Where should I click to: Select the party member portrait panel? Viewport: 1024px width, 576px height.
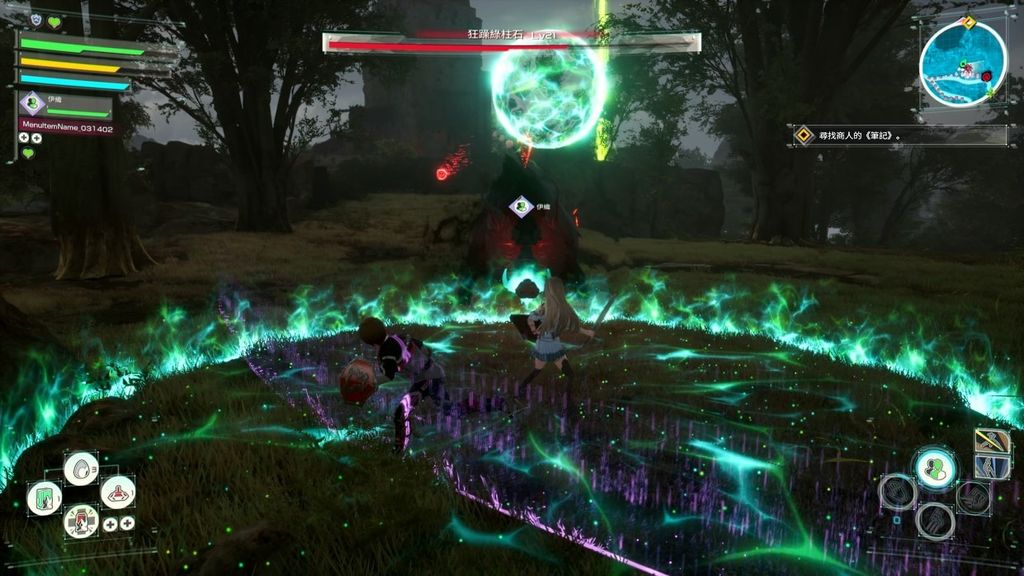[65, 104]
